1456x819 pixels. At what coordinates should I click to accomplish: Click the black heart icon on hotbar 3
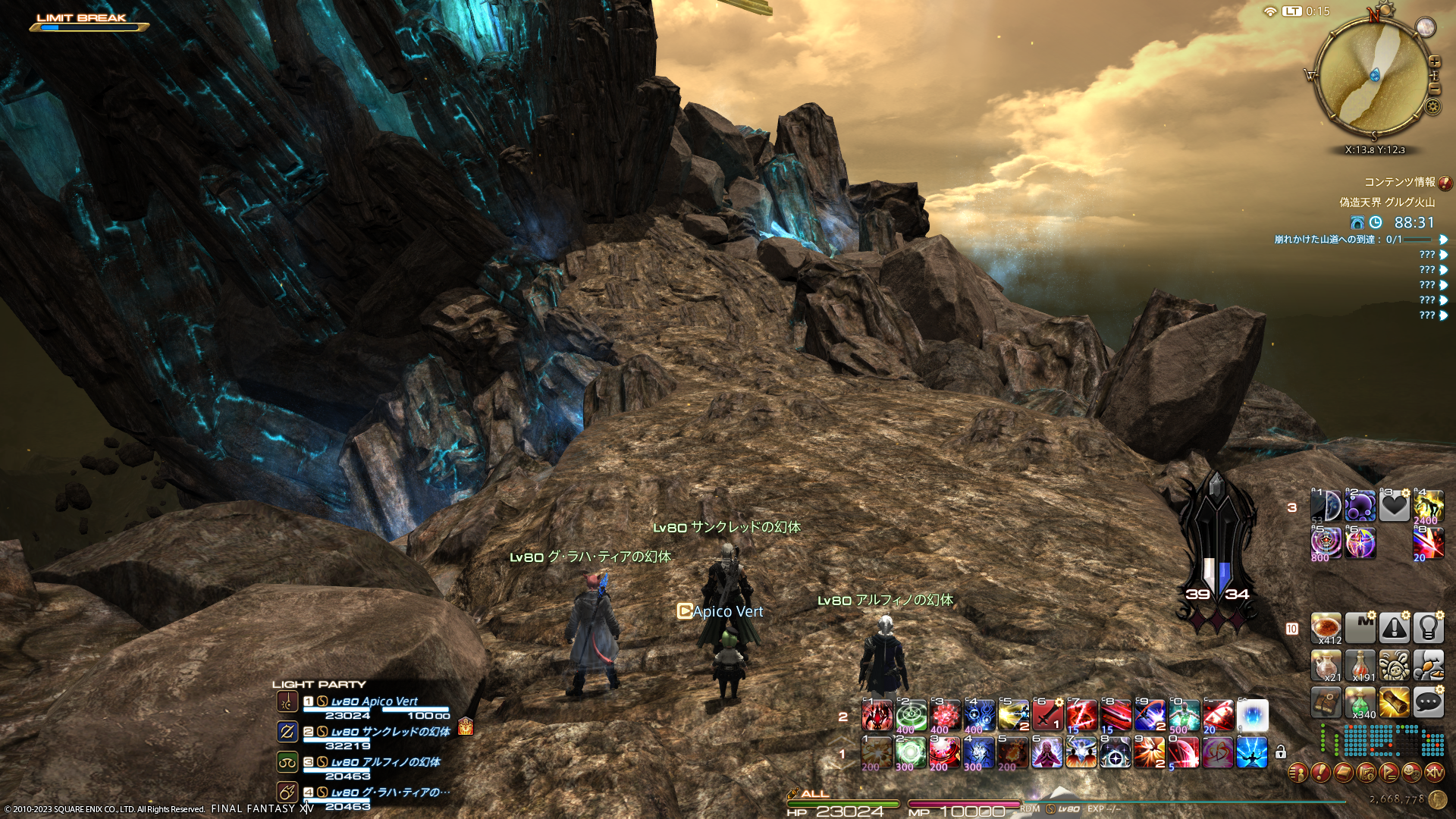coord(1394,506)
